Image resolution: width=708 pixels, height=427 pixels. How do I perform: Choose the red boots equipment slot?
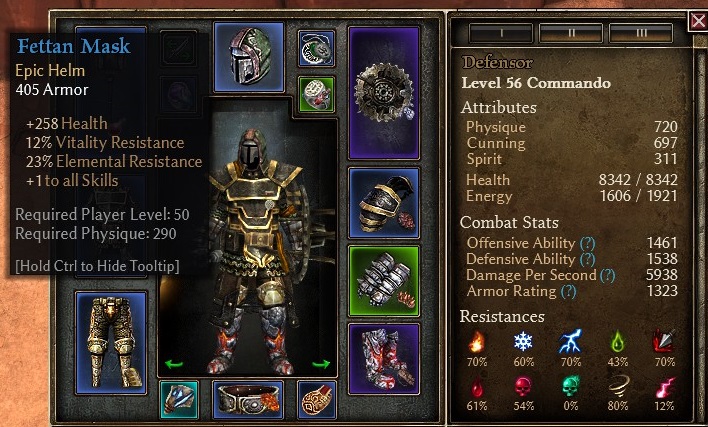click(383, 357)
